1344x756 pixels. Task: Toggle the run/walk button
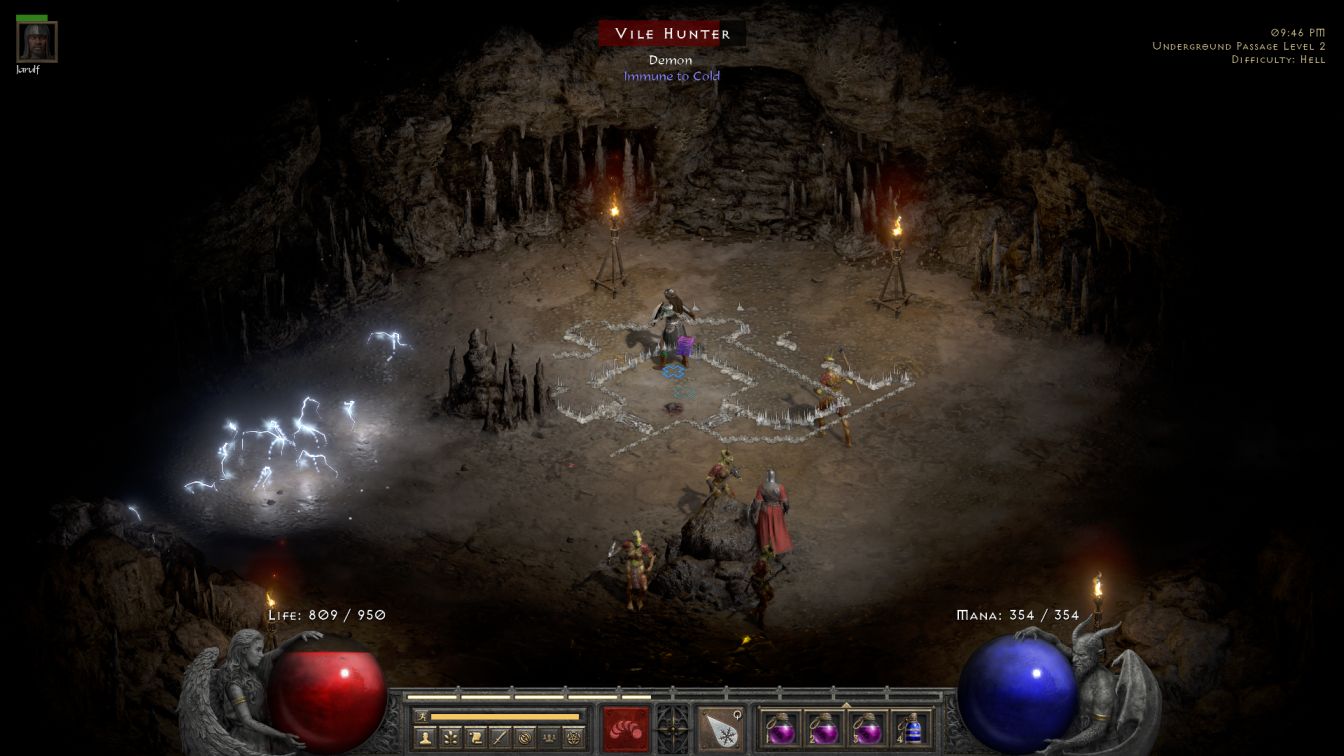(x=421, y=716)
